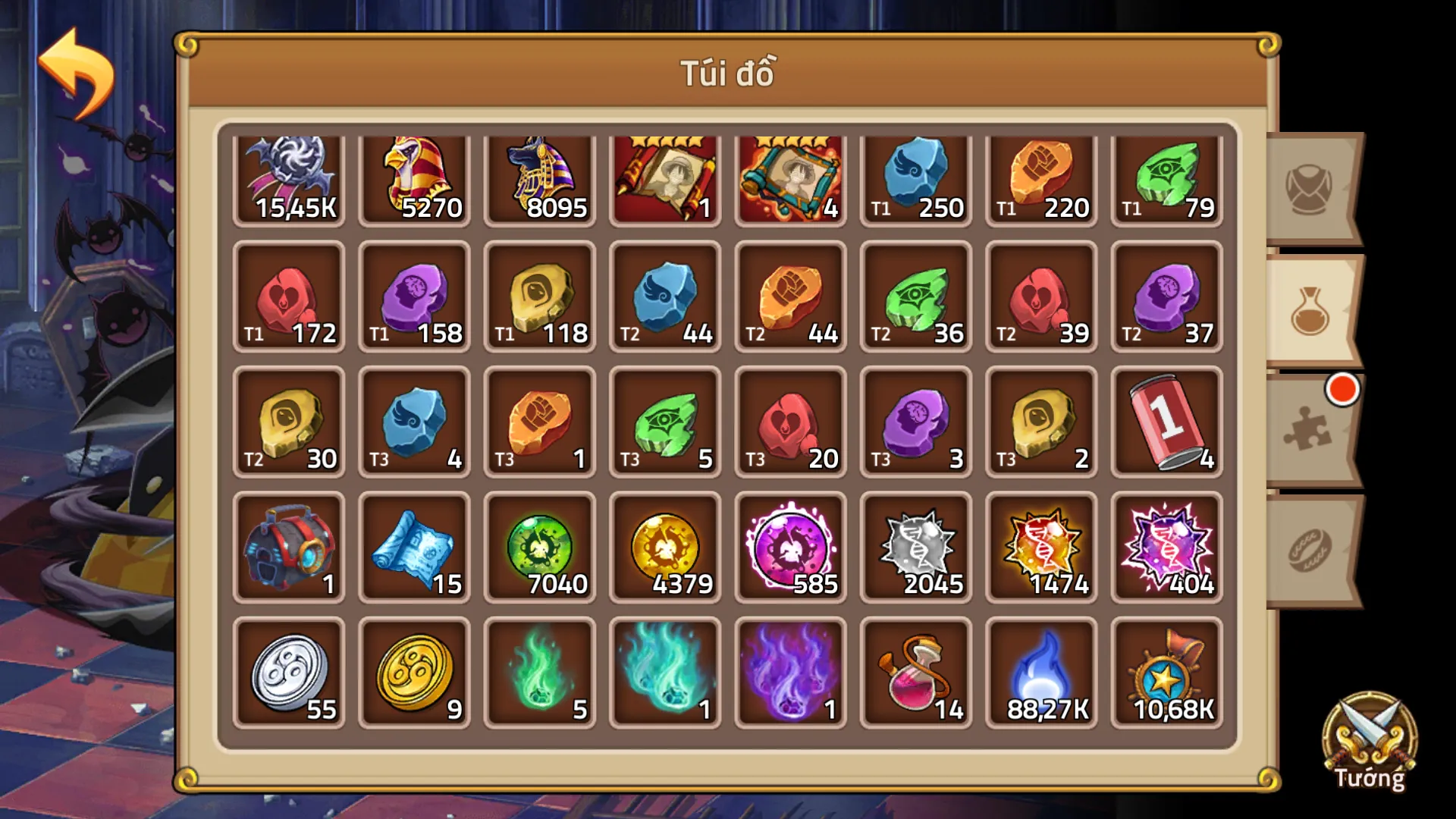1456x819 pixels.
Task: Select the blue scroll item with count 15
Action: [414, 548]
